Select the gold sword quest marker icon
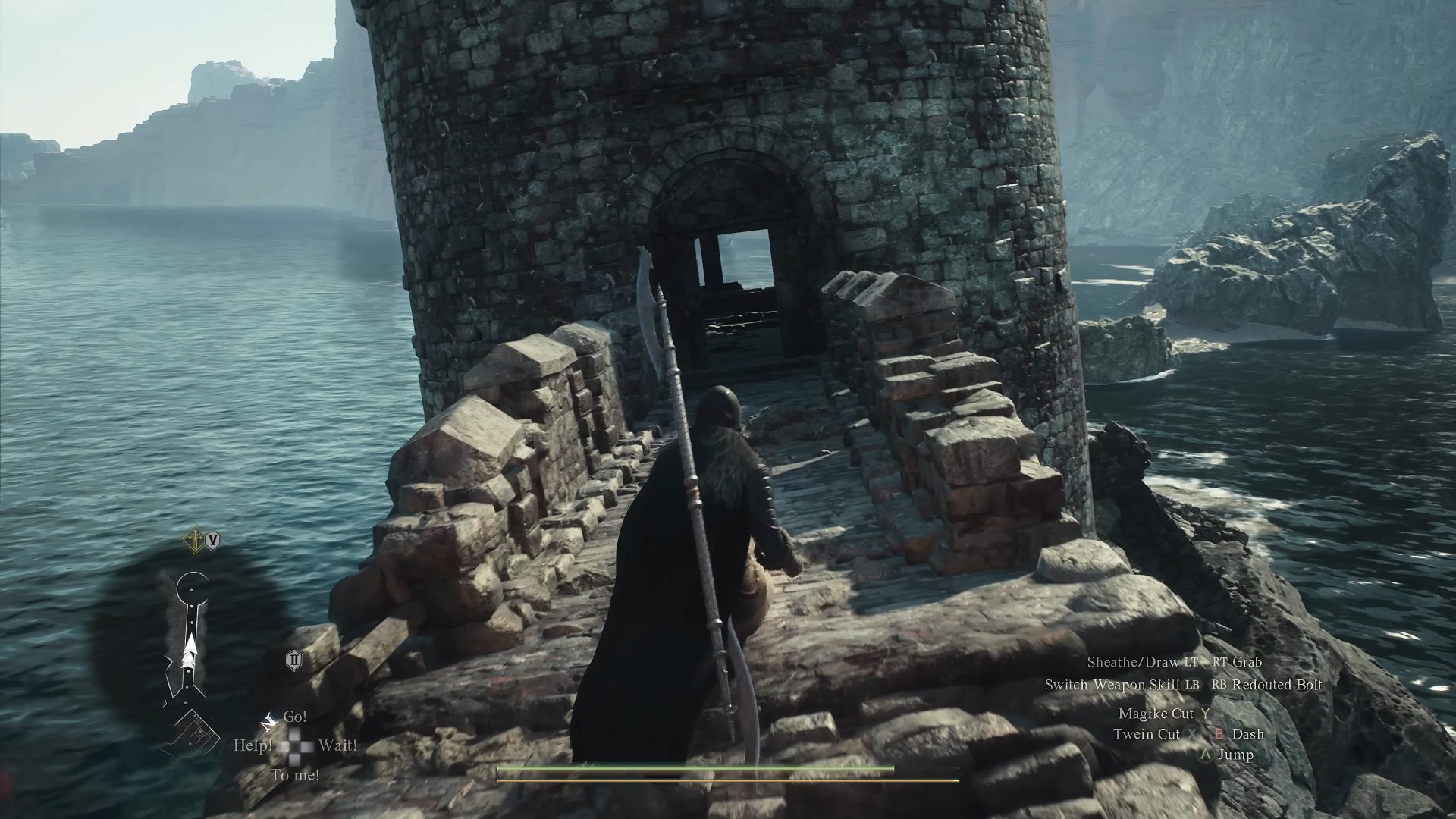This screenshot has height=819, width=1456. [196, 541]
